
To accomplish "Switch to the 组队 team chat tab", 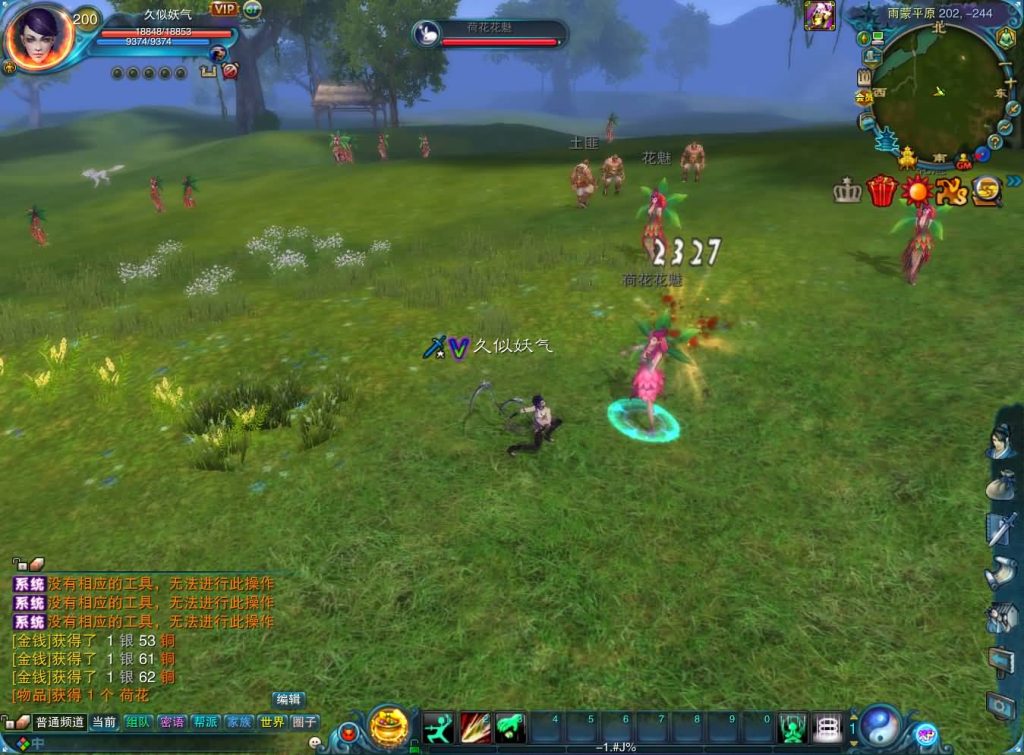I will point(138,722).
